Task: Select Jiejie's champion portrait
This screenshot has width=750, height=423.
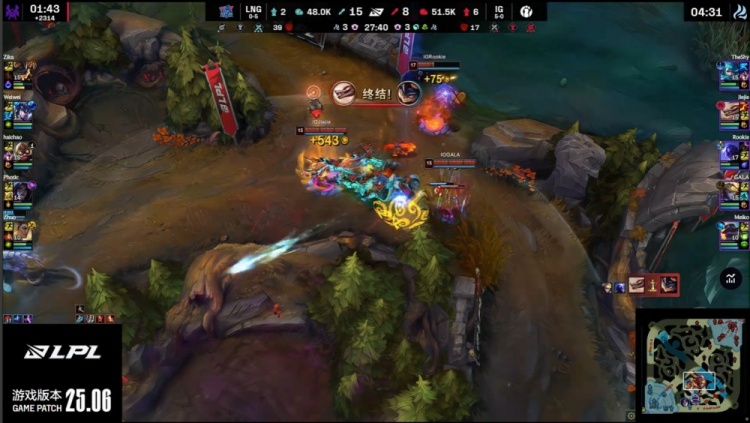Action: click(x=727, y=110)
